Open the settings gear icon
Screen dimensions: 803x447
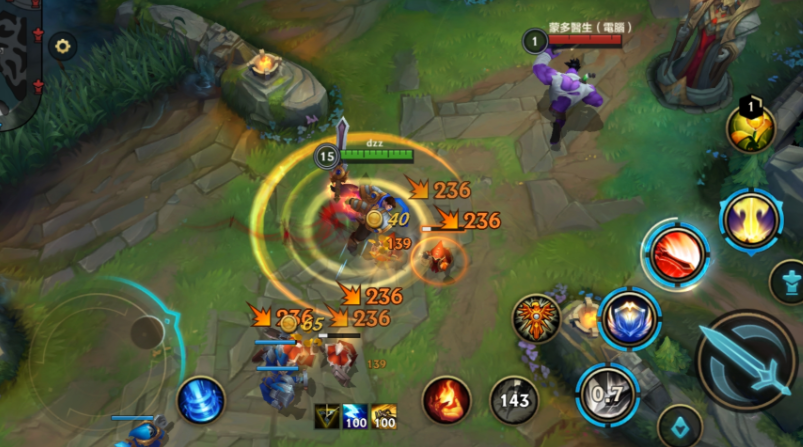[x=63, y=46]
